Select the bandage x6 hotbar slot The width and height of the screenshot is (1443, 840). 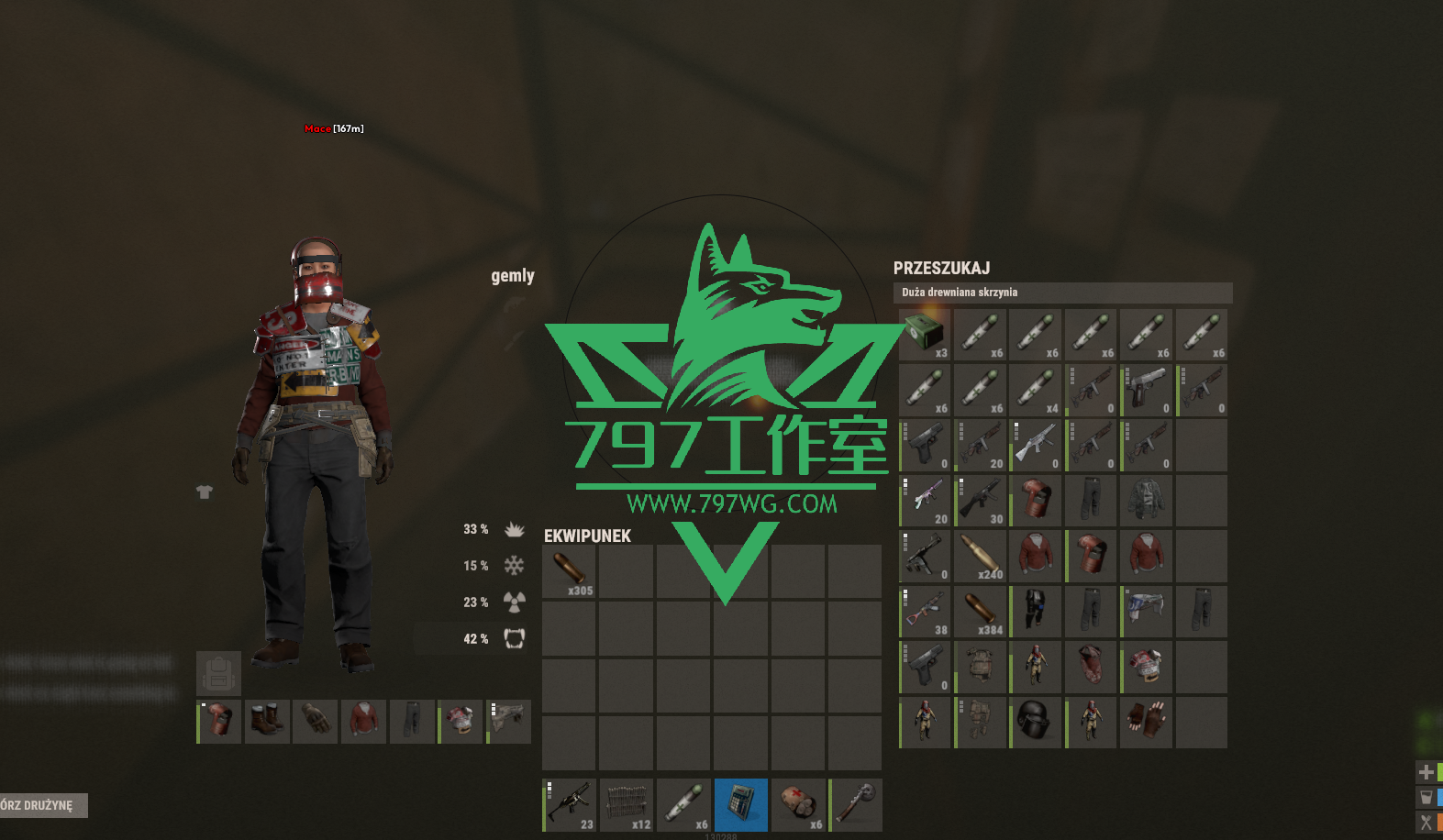click(798, 805)
